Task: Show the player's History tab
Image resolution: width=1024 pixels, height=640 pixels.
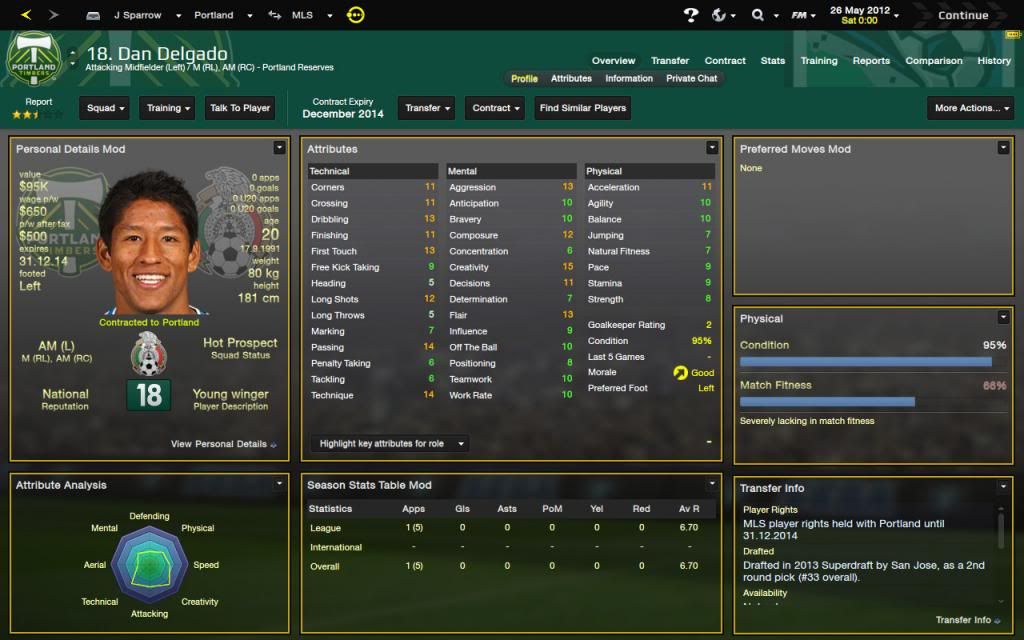Action: 994,61
